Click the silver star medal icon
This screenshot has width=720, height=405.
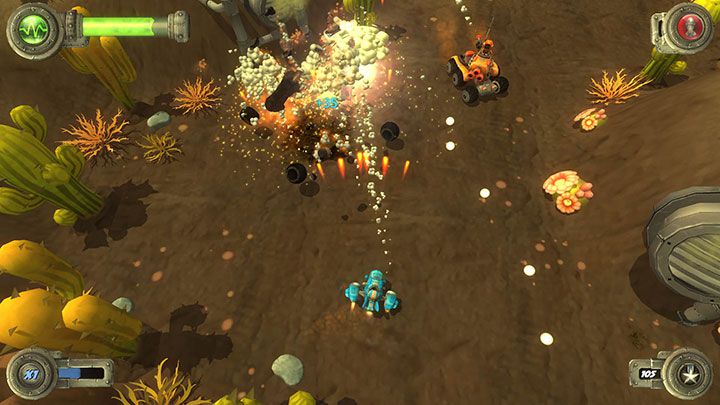click(686, 373)
